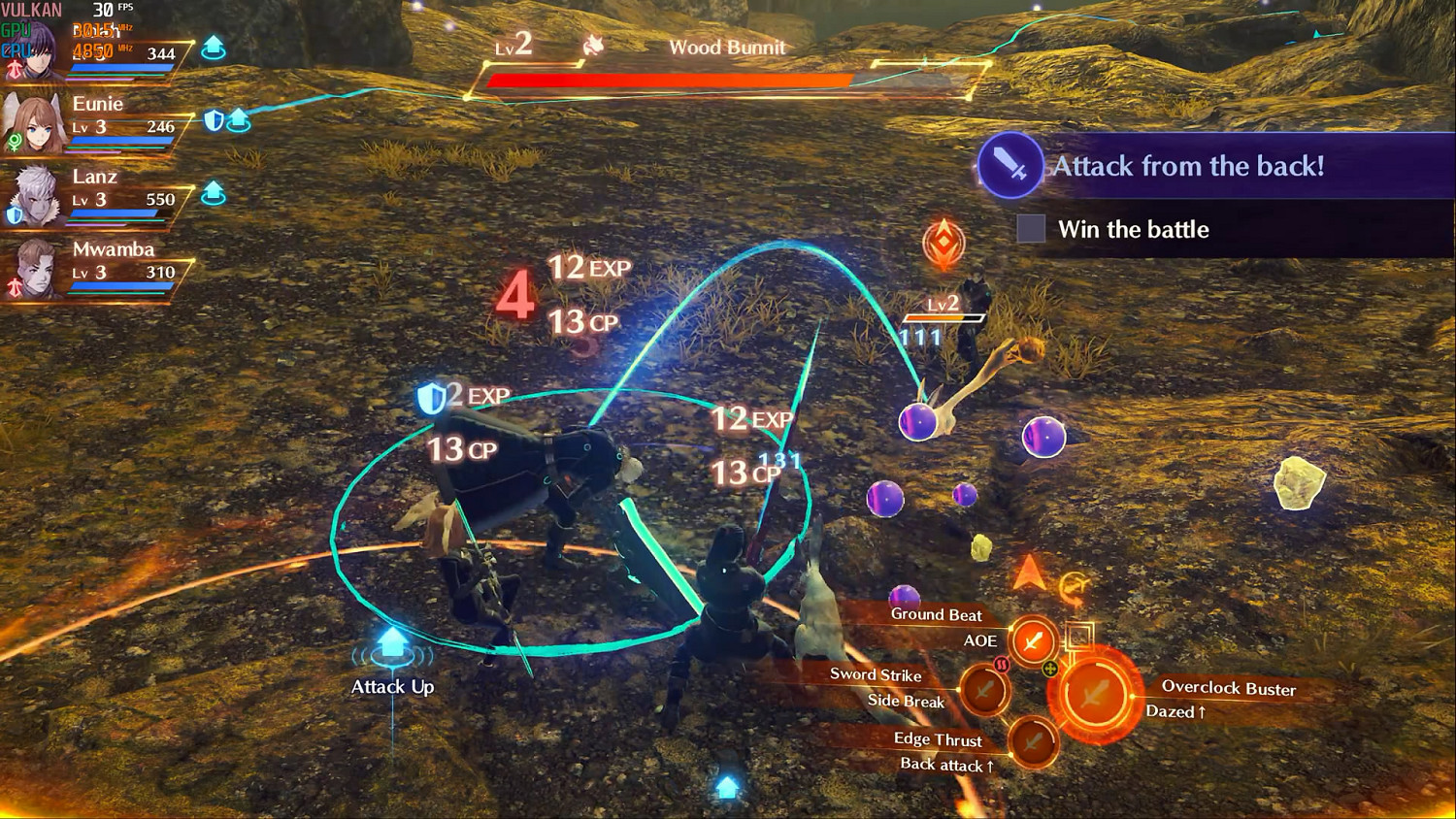Viewport: 1456px width, 819px height.
Task: Click the Attack Up buff icon
Action: click(391, 642)
